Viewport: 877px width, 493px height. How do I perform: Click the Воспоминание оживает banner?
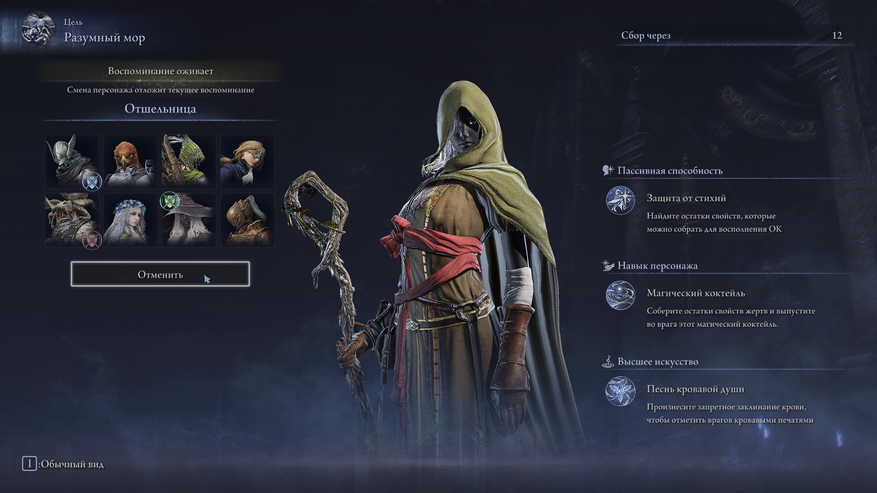(160, 72)
